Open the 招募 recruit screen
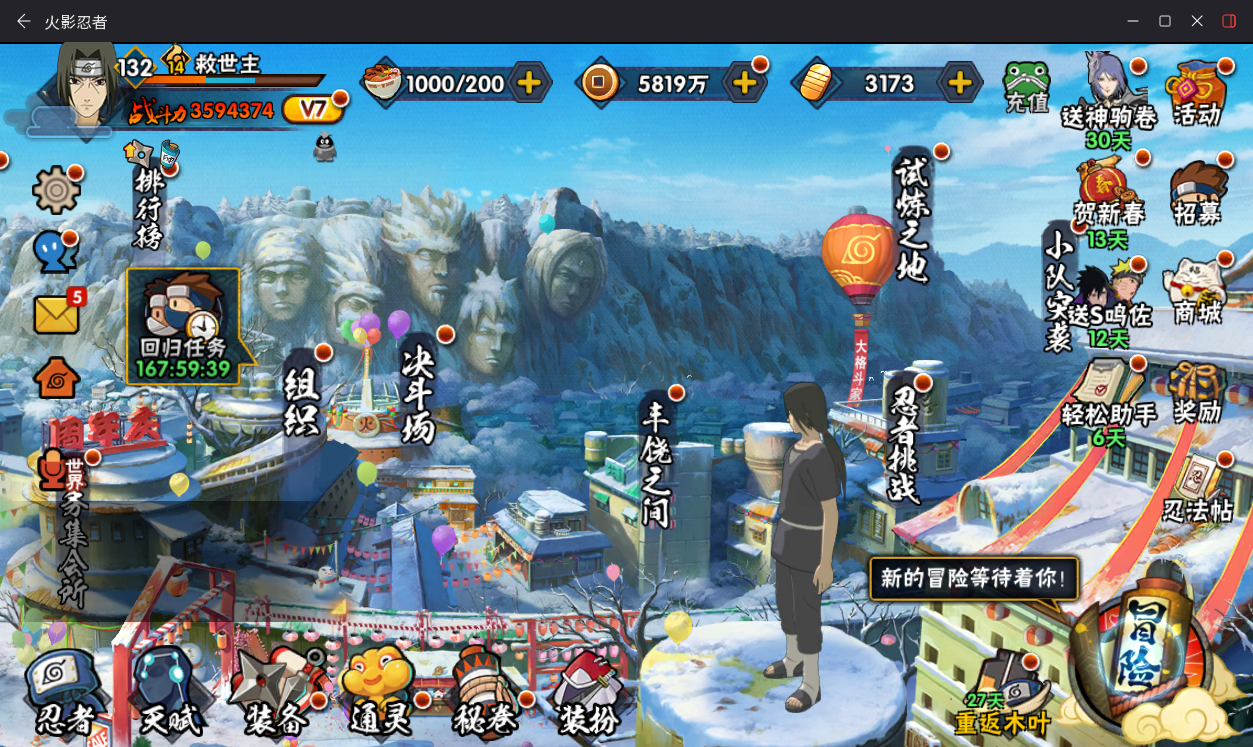 1198,193
